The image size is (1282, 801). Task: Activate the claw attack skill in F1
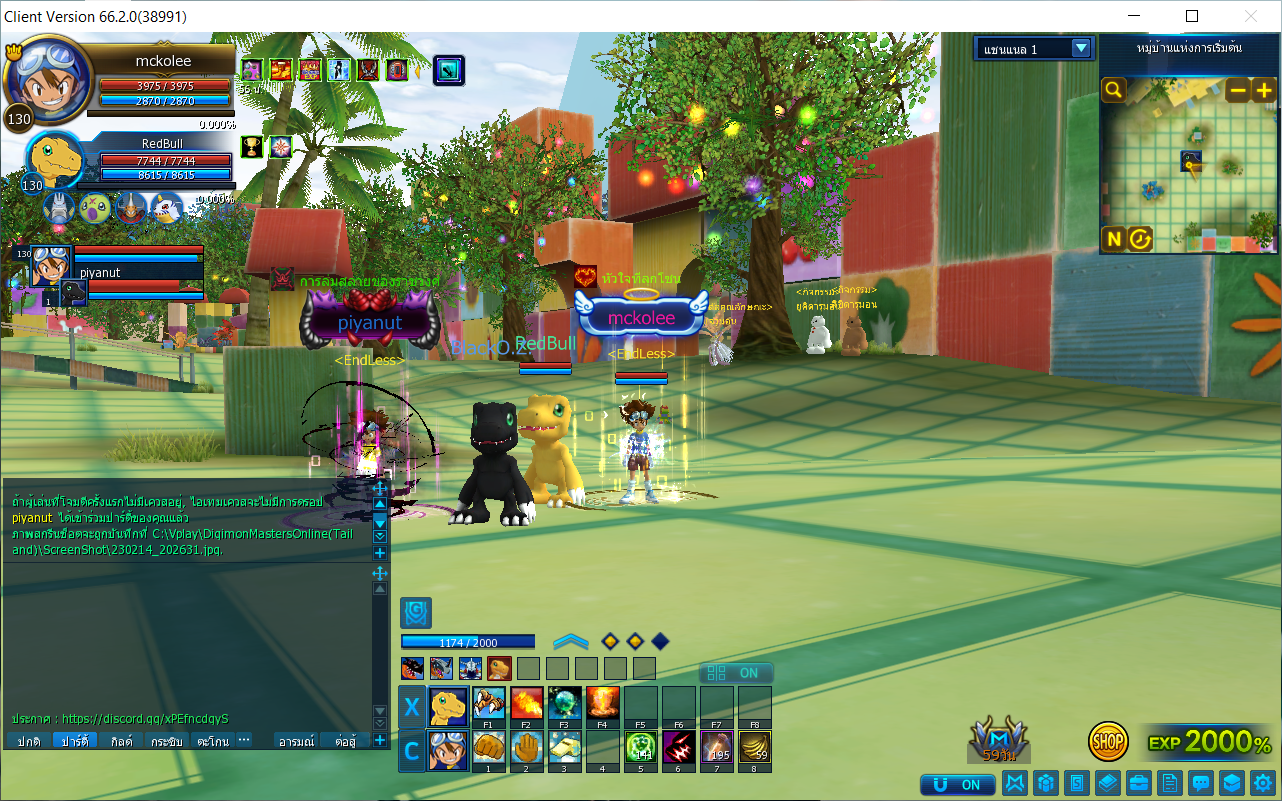coord(489,703)
